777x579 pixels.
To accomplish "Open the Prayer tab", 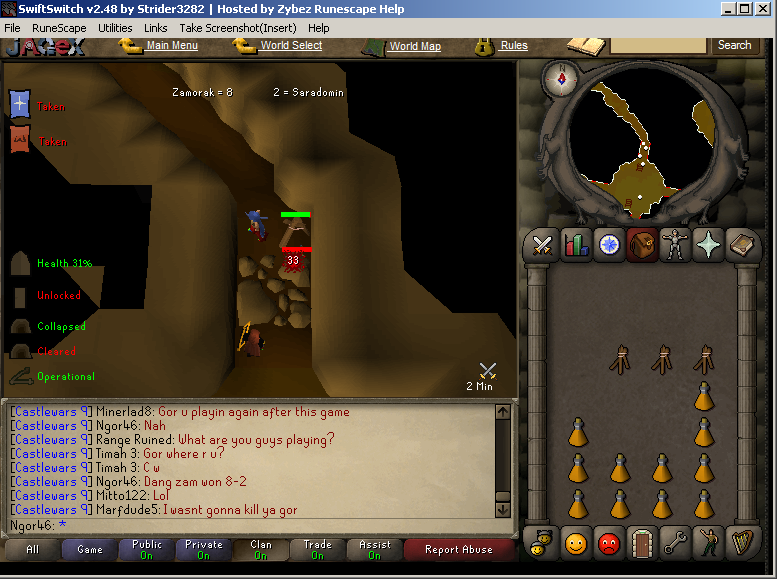I will click(708, 245).
